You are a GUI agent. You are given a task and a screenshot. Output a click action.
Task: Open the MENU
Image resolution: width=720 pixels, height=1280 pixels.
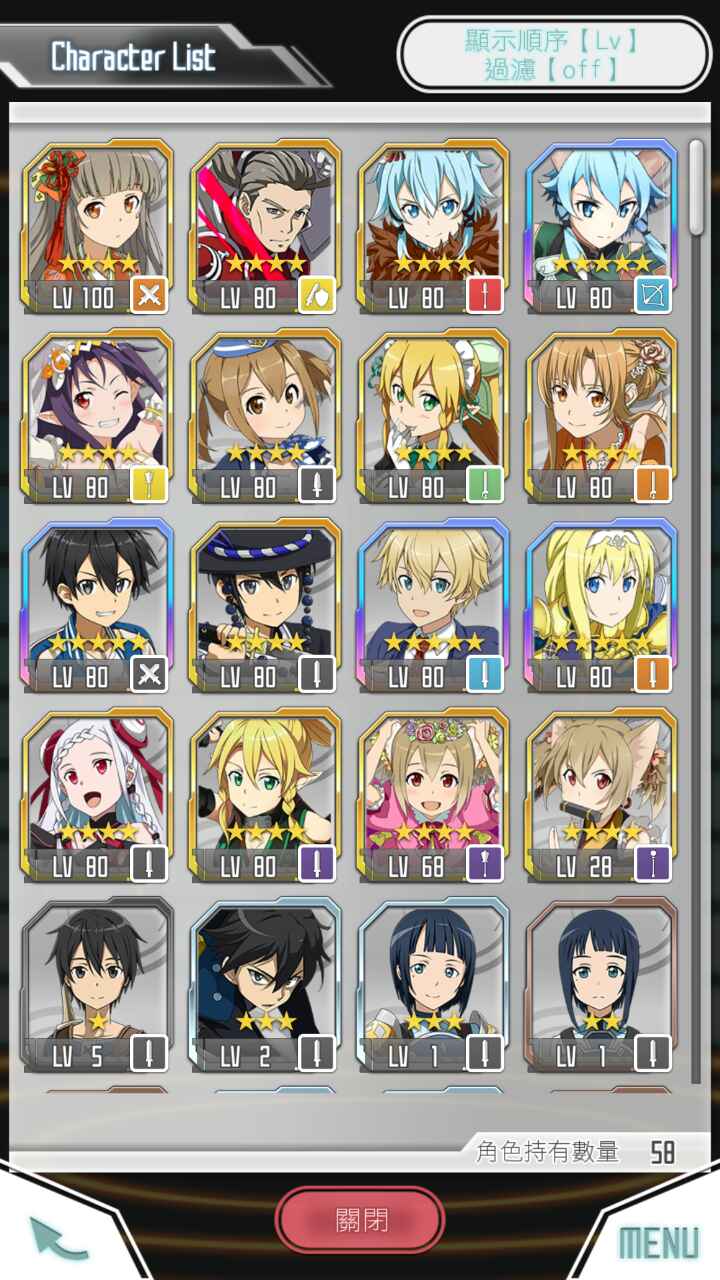[x=658, y=1242]
